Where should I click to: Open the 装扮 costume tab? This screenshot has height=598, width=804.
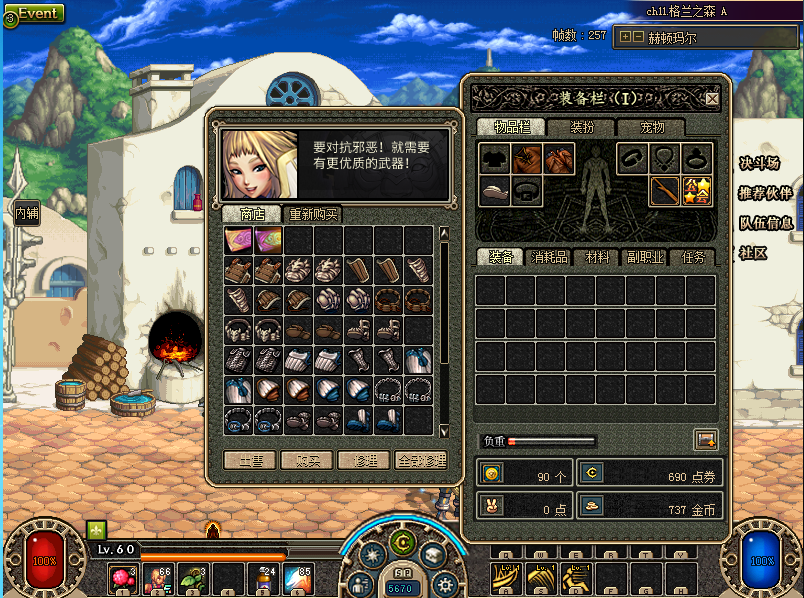[582, 127]
